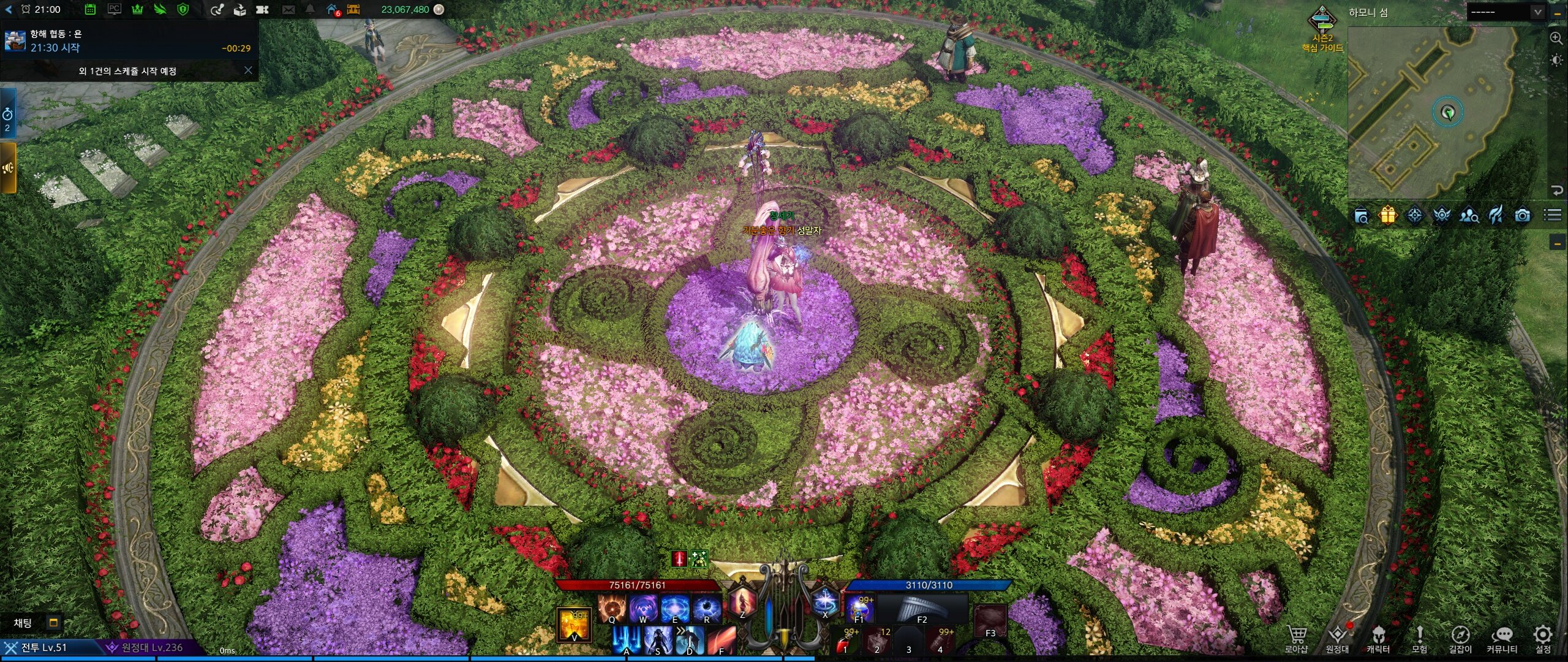Toggle the minimap transparency setting
The image size is (1568, 662).
click(1556, 60)
